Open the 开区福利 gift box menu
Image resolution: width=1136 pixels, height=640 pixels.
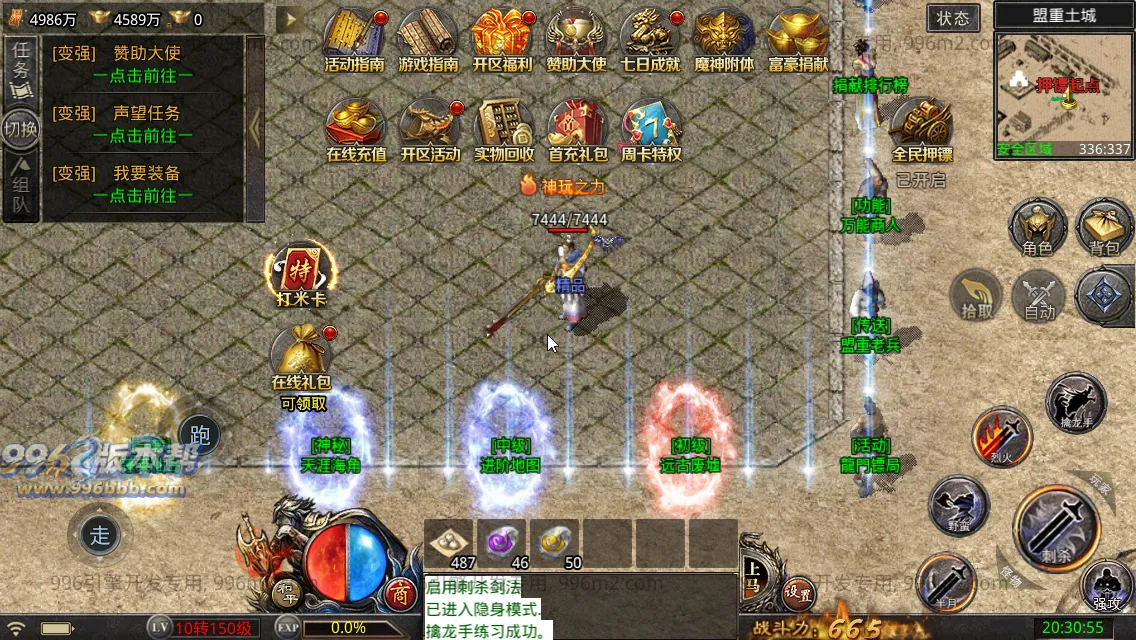pyautogui.click(x=502, y=38)
